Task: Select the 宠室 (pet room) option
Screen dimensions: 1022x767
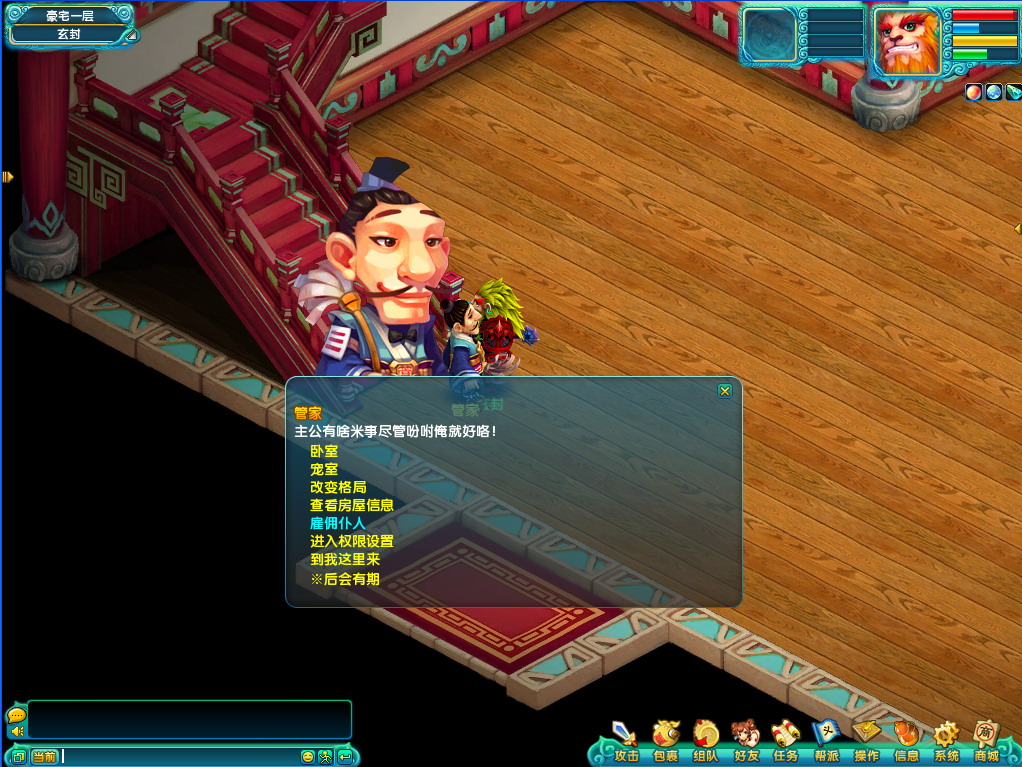Action: tap(324, 469)
